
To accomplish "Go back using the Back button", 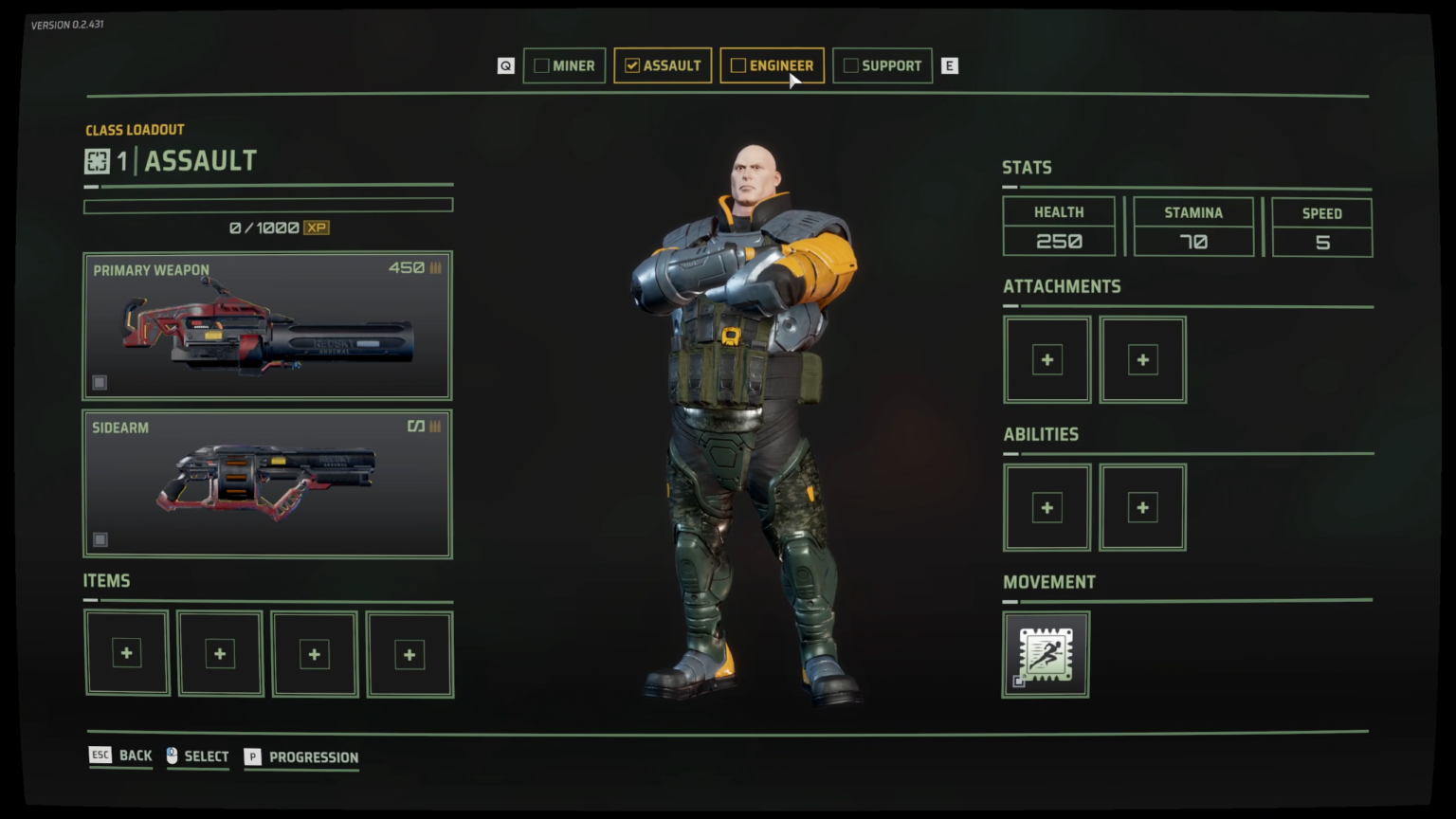I will pyautogui.click(x=121, y=755).
